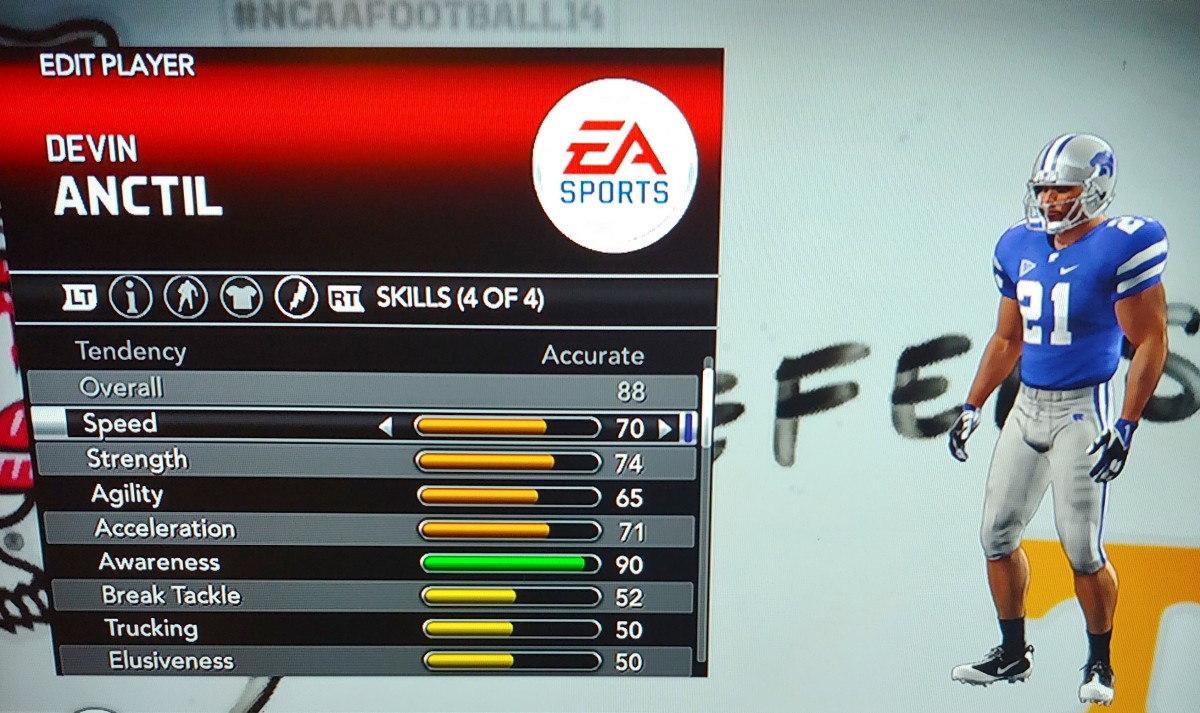Increase Speed with the right arrow
This screenshot has height=713, width=1200.
[x=665, y=429]
